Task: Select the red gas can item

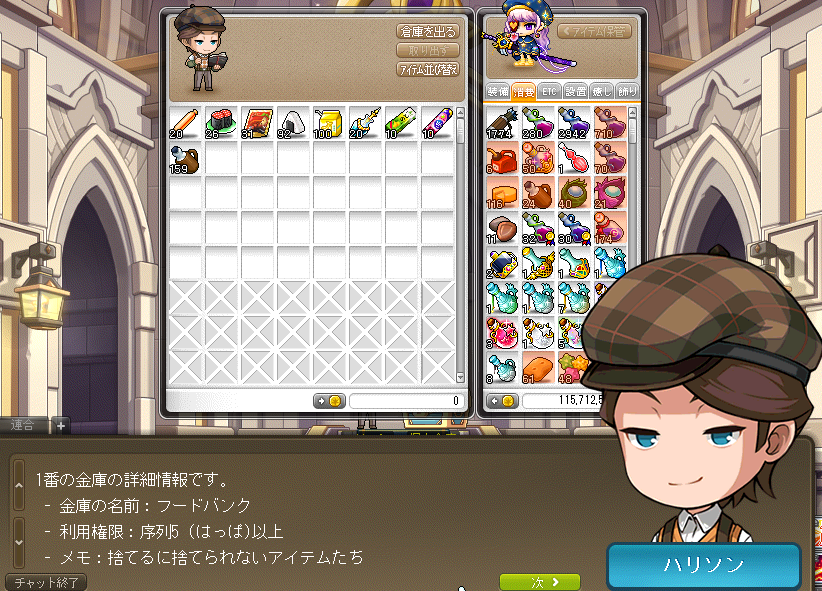Action: point(502,159)
